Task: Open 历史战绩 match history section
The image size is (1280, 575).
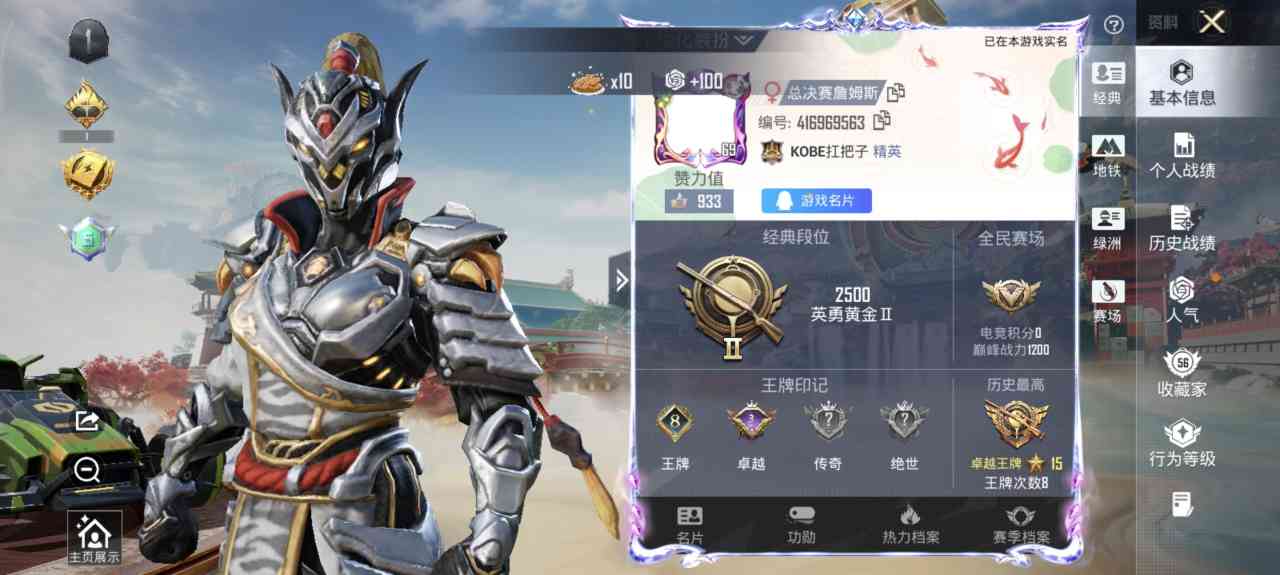Action: (x=1182, y=230)
